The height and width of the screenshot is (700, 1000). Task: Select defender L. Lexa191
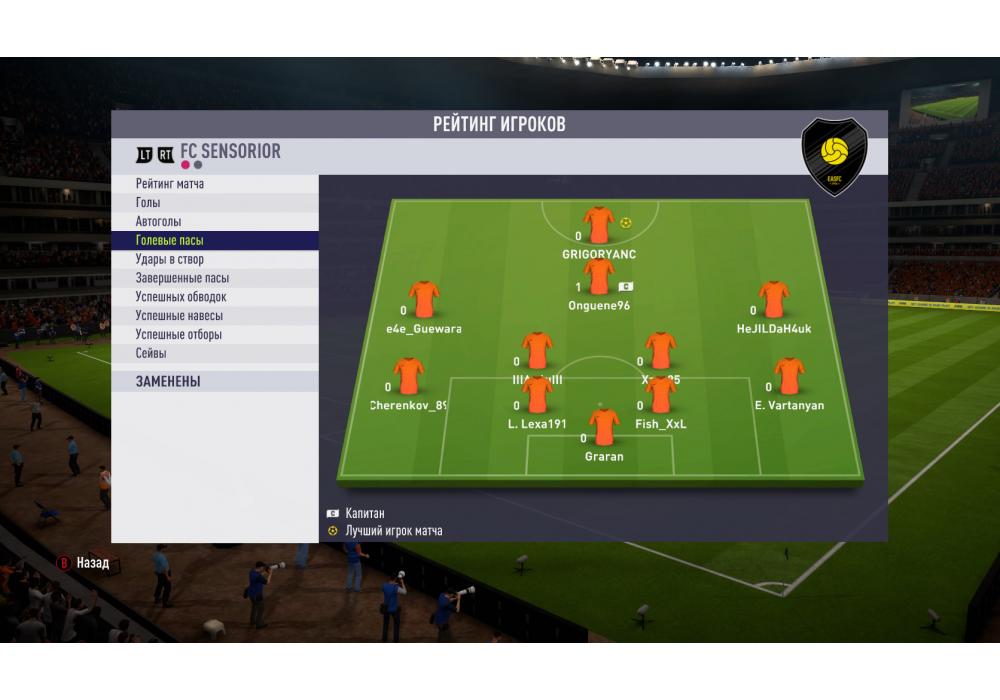[x=537, y=396]
